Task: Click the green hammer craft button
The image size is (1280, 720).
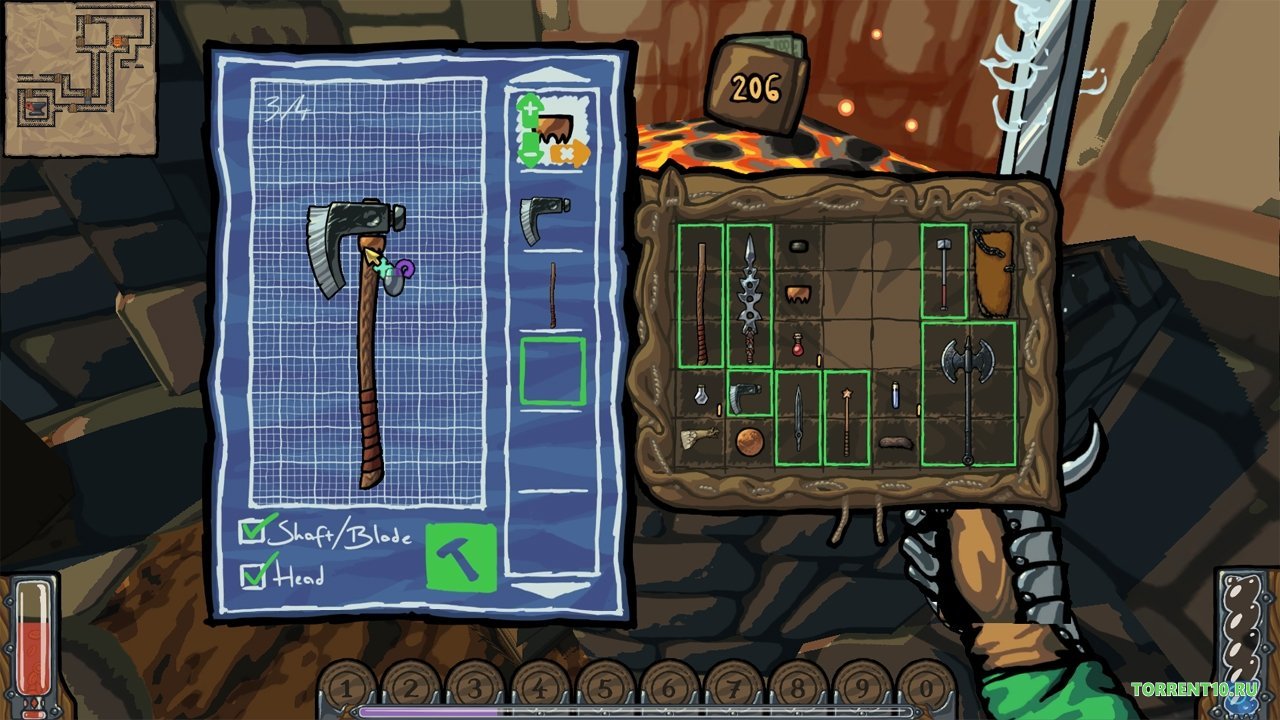Action: pos(461,557)
